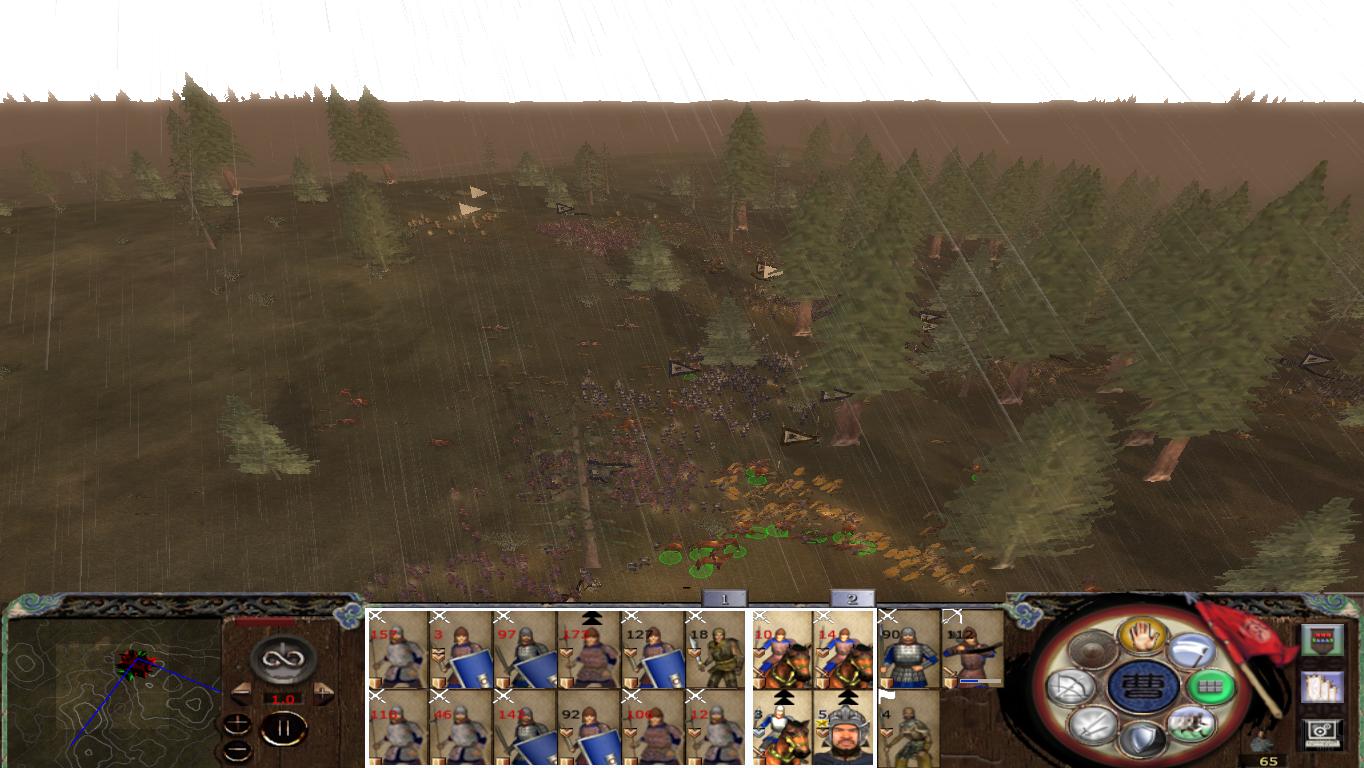Select the halt command hand icon
Image resolution: width=1364 pixels, height=768 pixels.
click(1144, 637)
